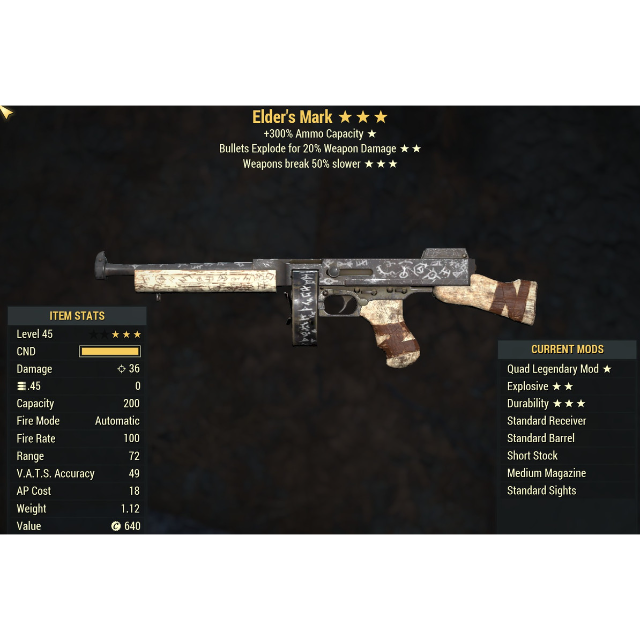
Task: Select the Quad Legendary Mod entry
Action: pyautogui.click(x=558, y=369)
